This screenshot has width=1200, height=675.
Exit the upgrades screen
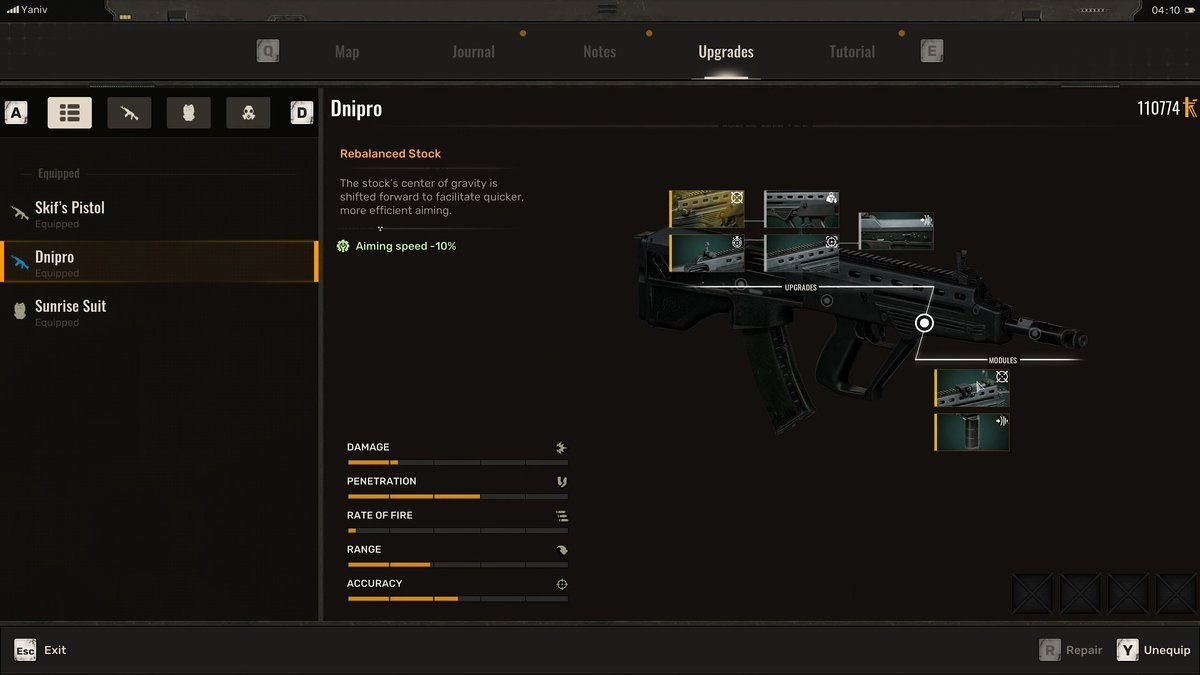point(40,650)
